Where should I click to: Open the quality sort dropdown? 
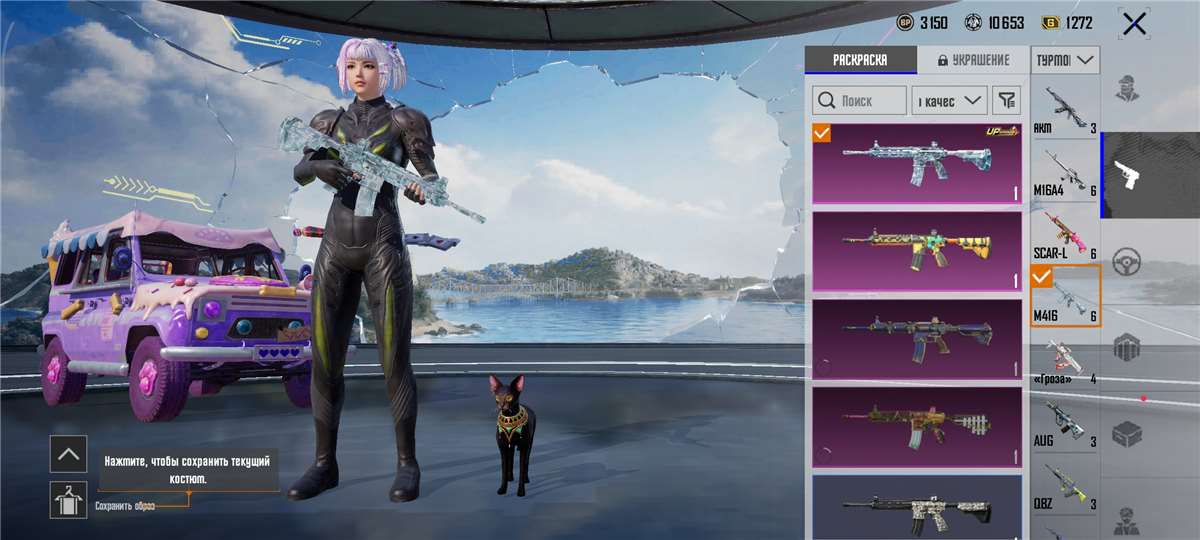(949, 101)
